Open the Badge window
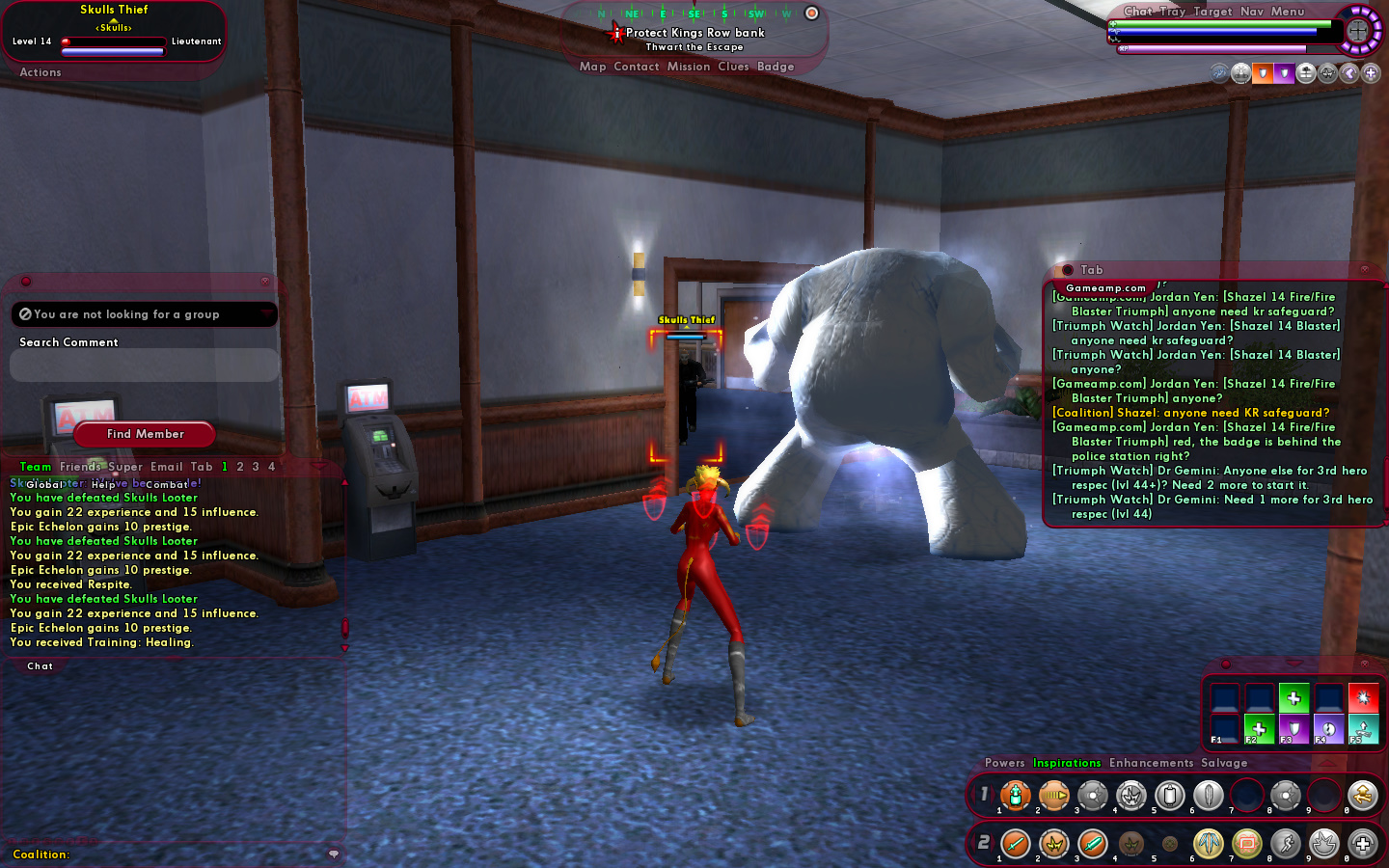1389x868 pixels. pyautogui.click(x=776, y=67)
